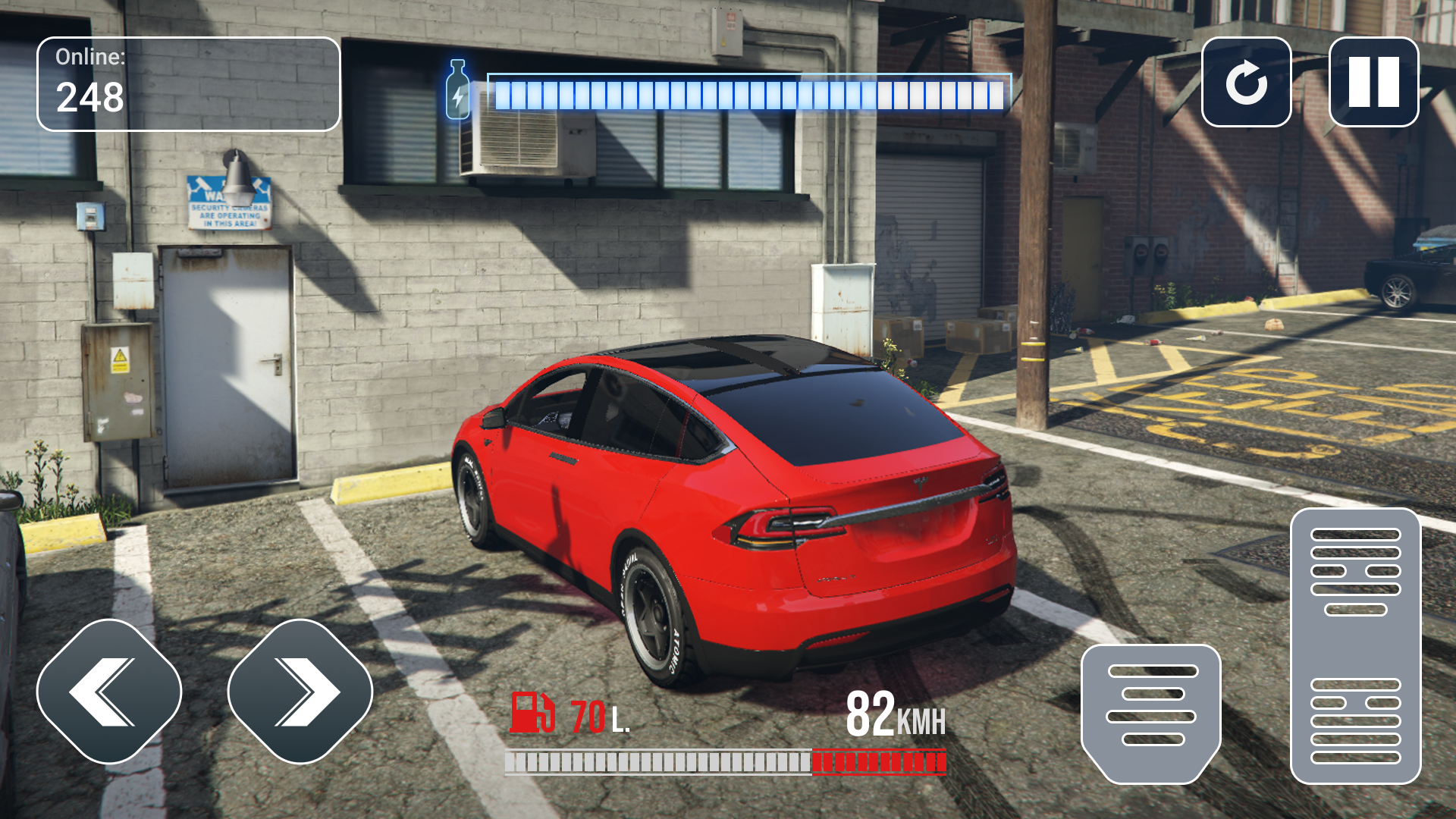
Task: Hit the brake pedal
Action: 1150,713
